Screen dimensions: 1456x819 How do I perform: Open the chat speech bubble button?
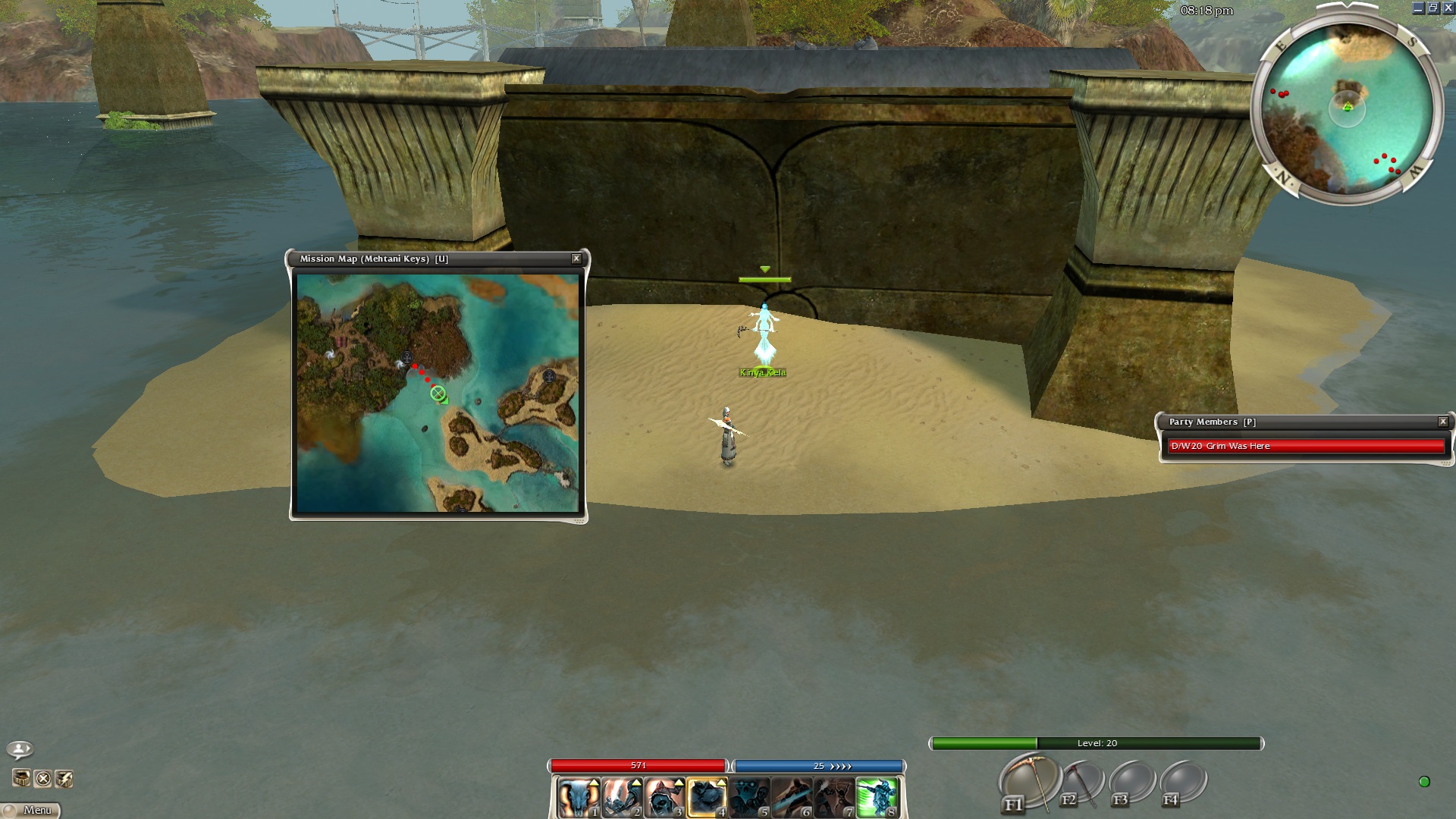tap(20, 749)
